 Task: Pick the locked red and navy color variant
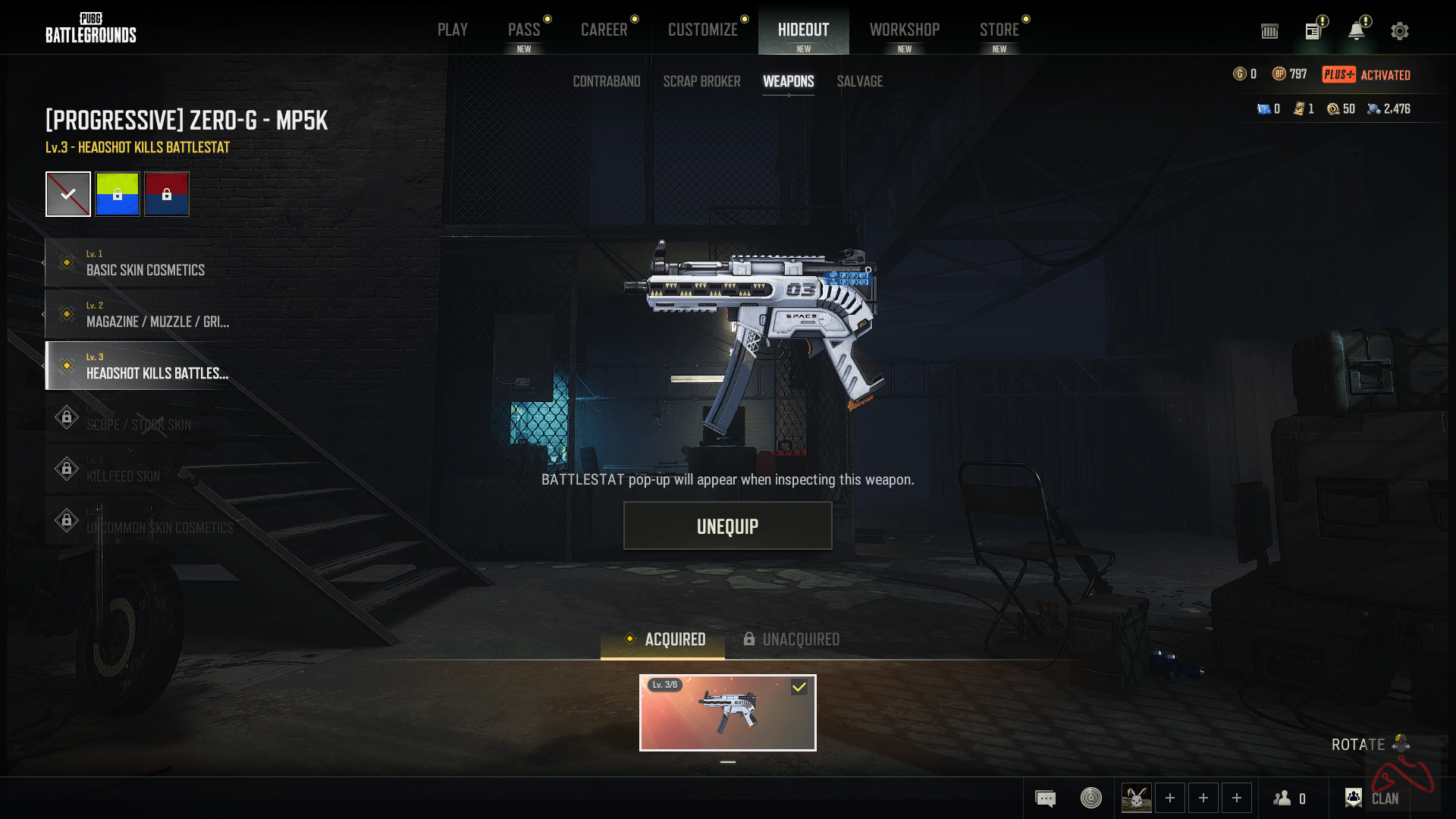[167, 194]
